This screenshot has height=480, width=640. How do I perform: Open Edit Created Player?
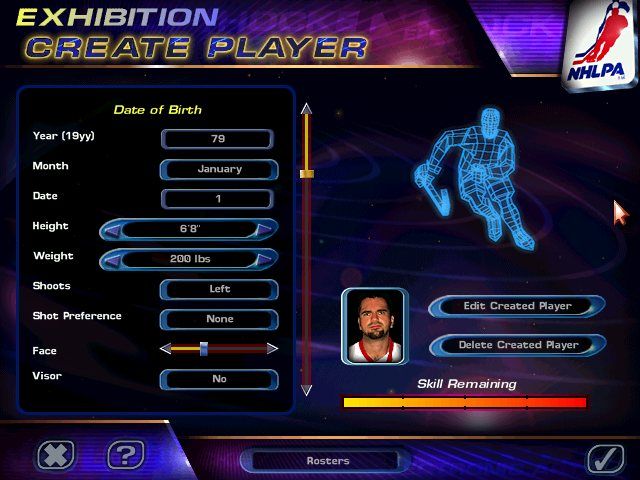click(517, 306)
